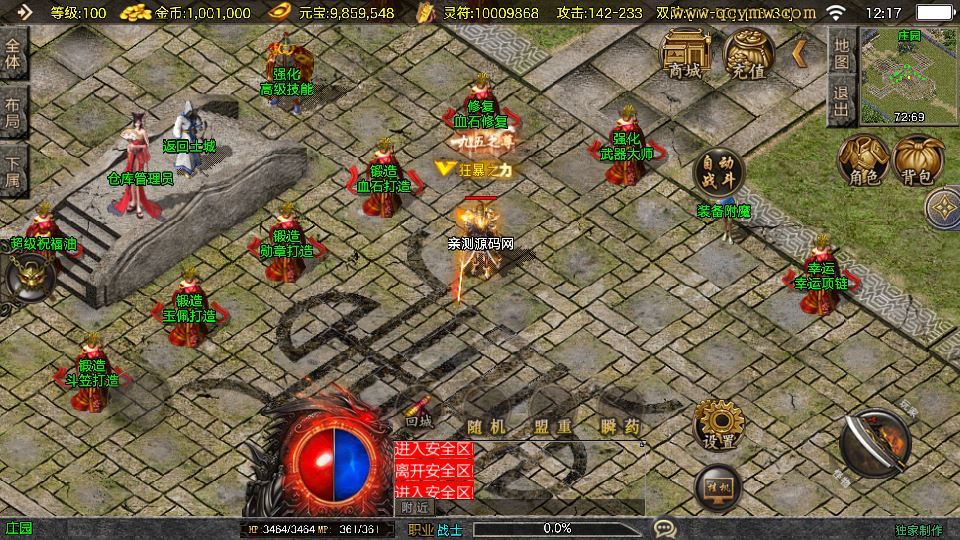Open the 商城 shop
The image size is (960, 540).
tap(686, 53)
